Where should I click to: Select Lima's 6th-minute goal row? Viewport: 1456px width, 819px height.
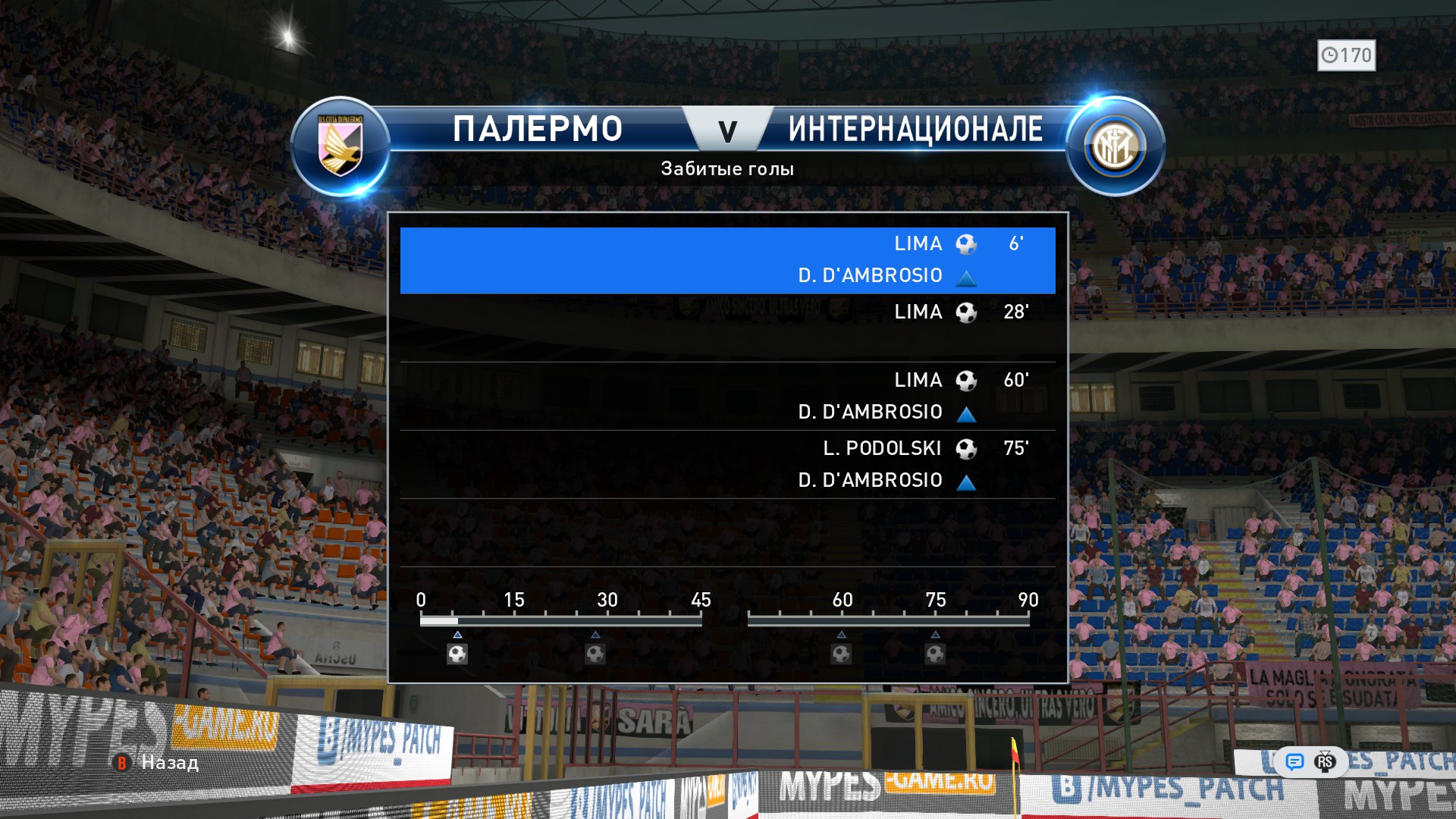pos(727,260)
